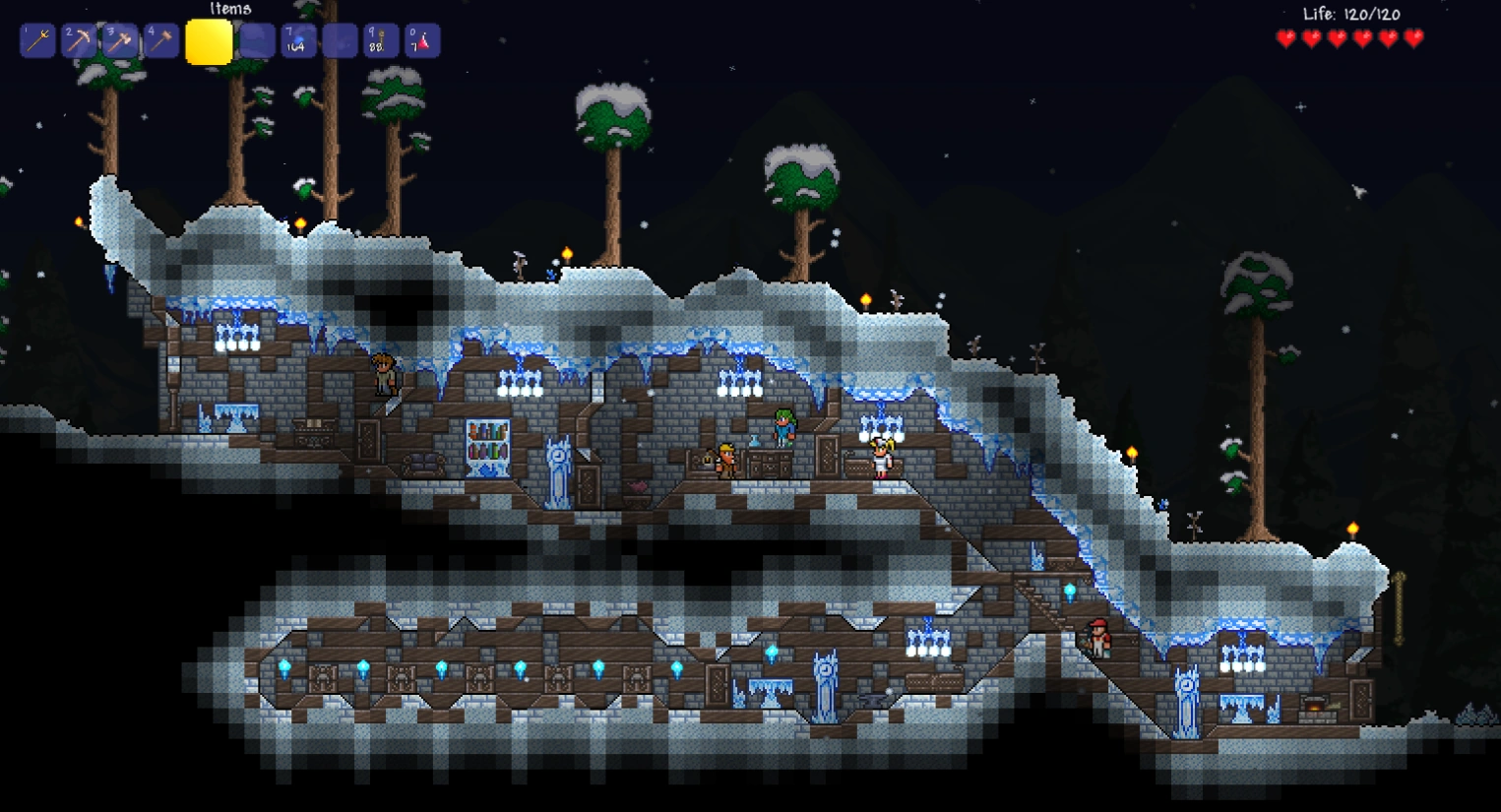Select the red item stack in hotbar slot 0

point(422,41)
